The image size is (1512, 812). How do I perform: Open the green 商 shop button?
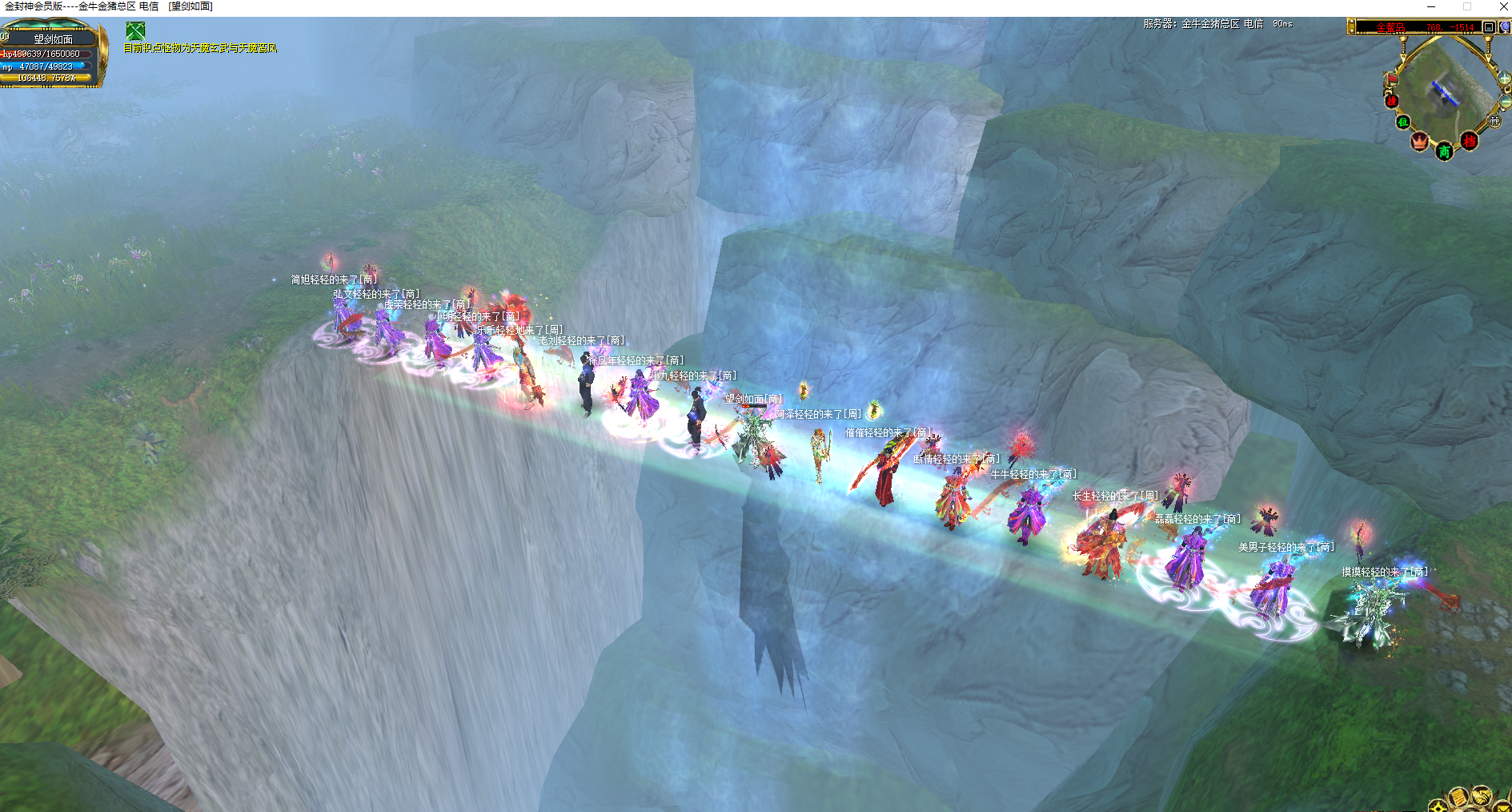(x=1444, y=151)
